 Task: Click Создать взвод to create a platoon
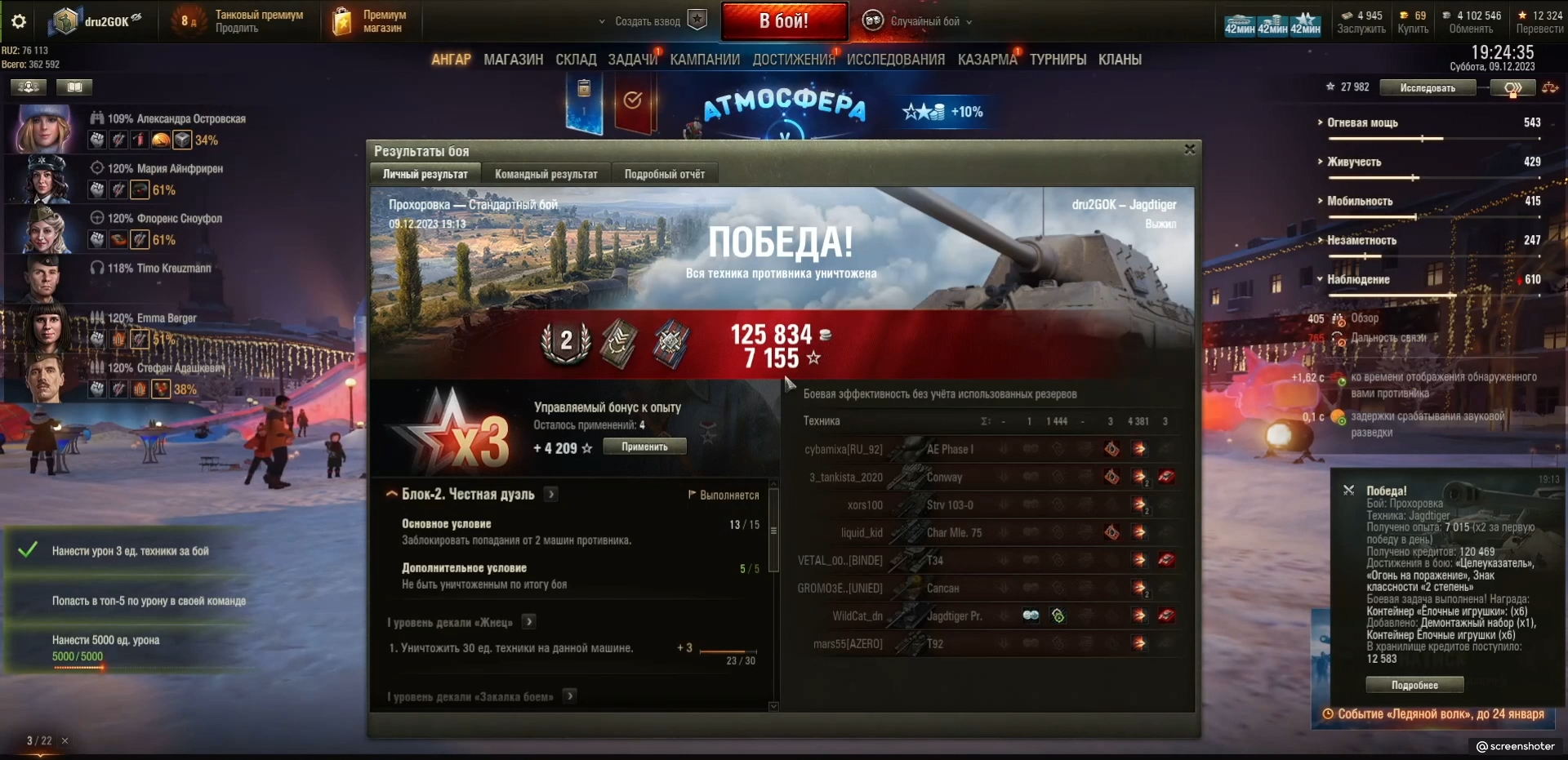(x=648, y=21)
